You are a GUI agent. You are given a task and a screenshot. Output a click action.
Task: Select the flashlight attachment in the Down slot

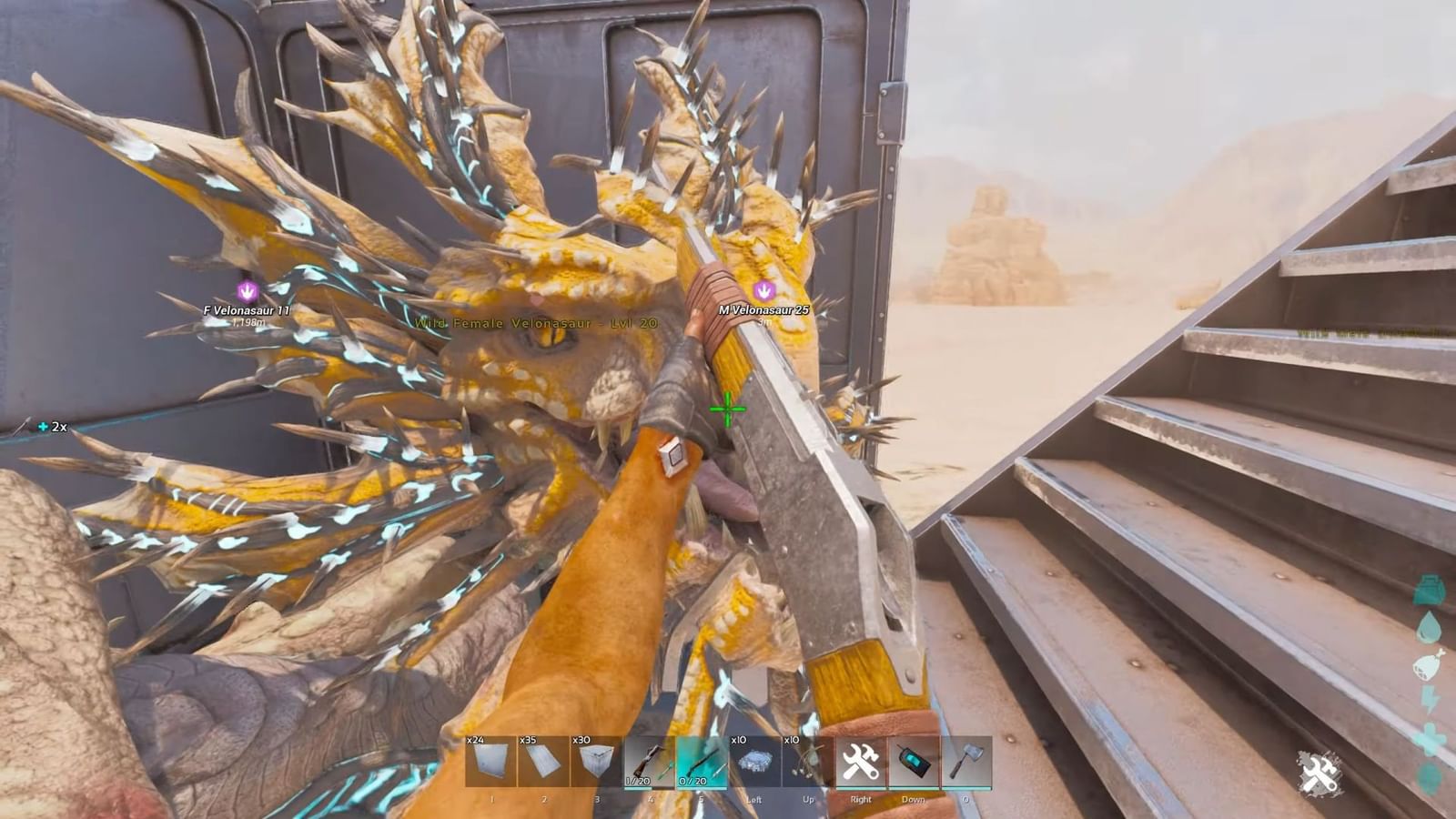(913, 760)
